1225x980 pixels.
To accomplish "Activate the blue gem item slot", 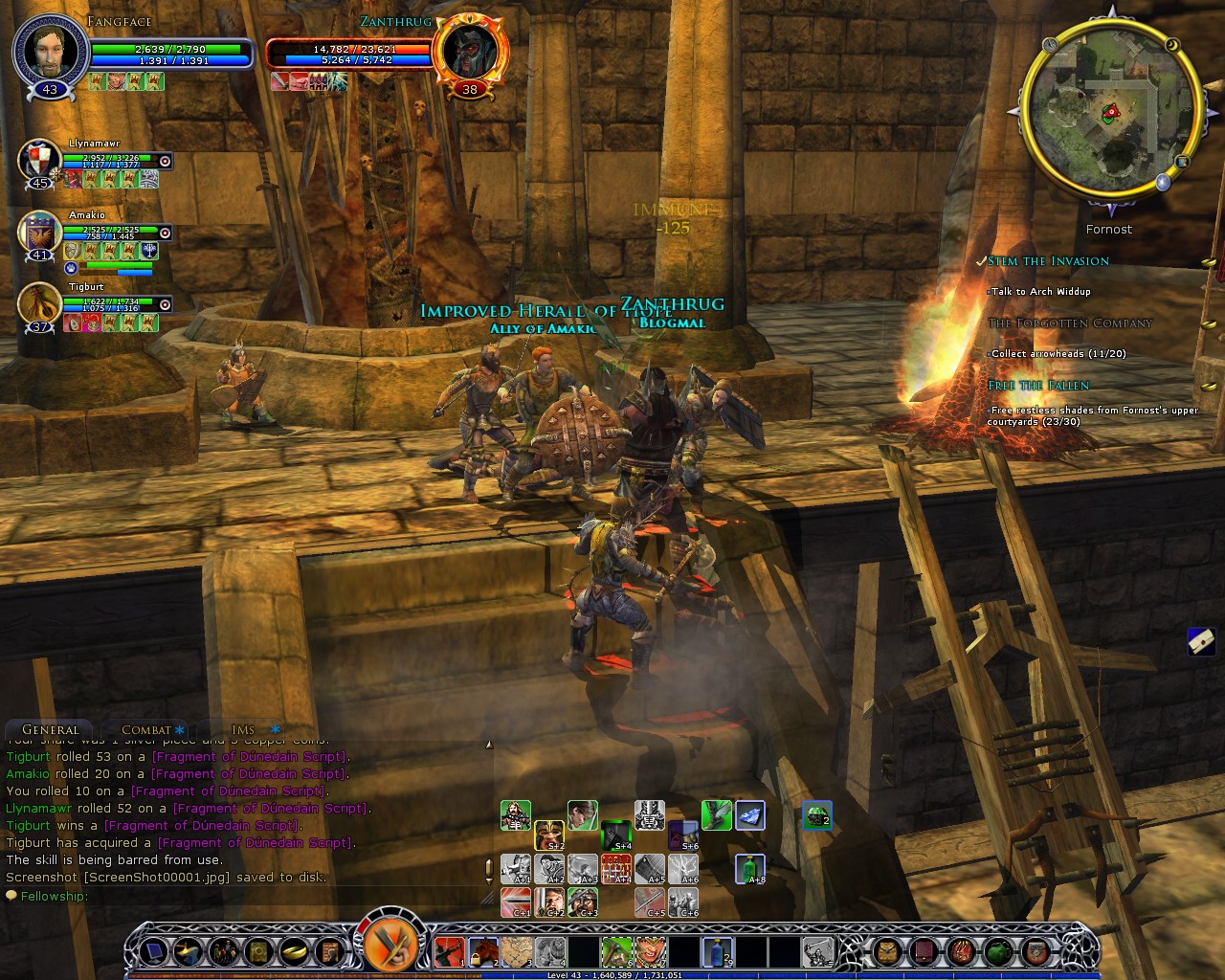I will pyautogui.click(x=750, y=814).
